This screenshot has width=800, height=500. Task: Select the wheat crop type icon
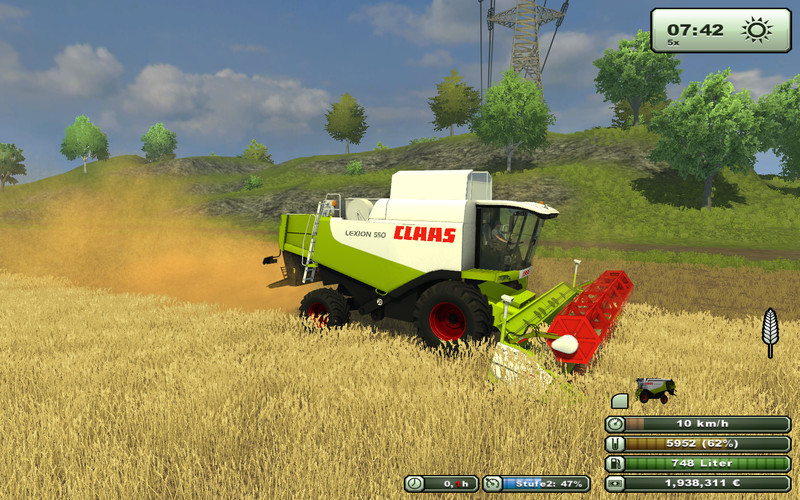(x=769, y=330)
